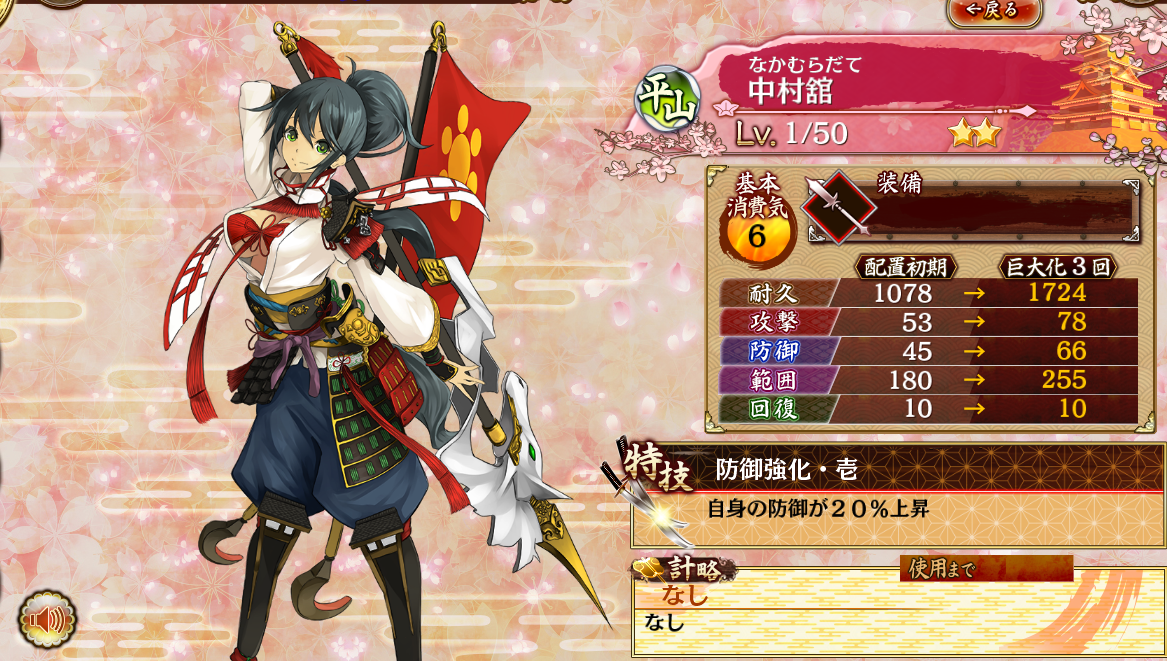This screenshot has height=661, width=1167.
Task: Play the character voice speaker icon
Action: pos(47,620)
